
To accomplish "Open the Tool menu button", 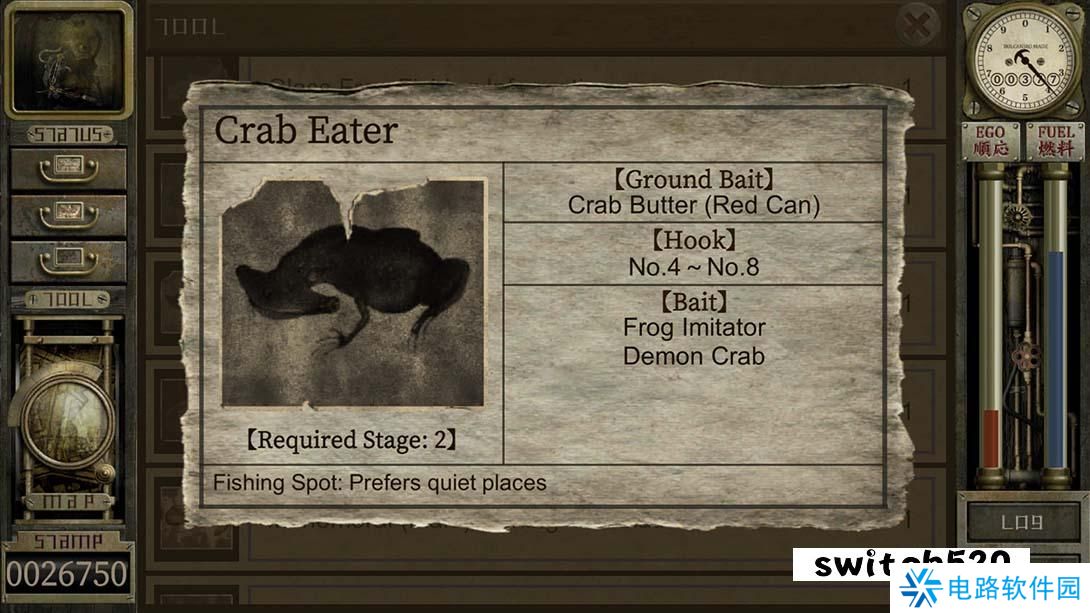I will coord(68,299).
